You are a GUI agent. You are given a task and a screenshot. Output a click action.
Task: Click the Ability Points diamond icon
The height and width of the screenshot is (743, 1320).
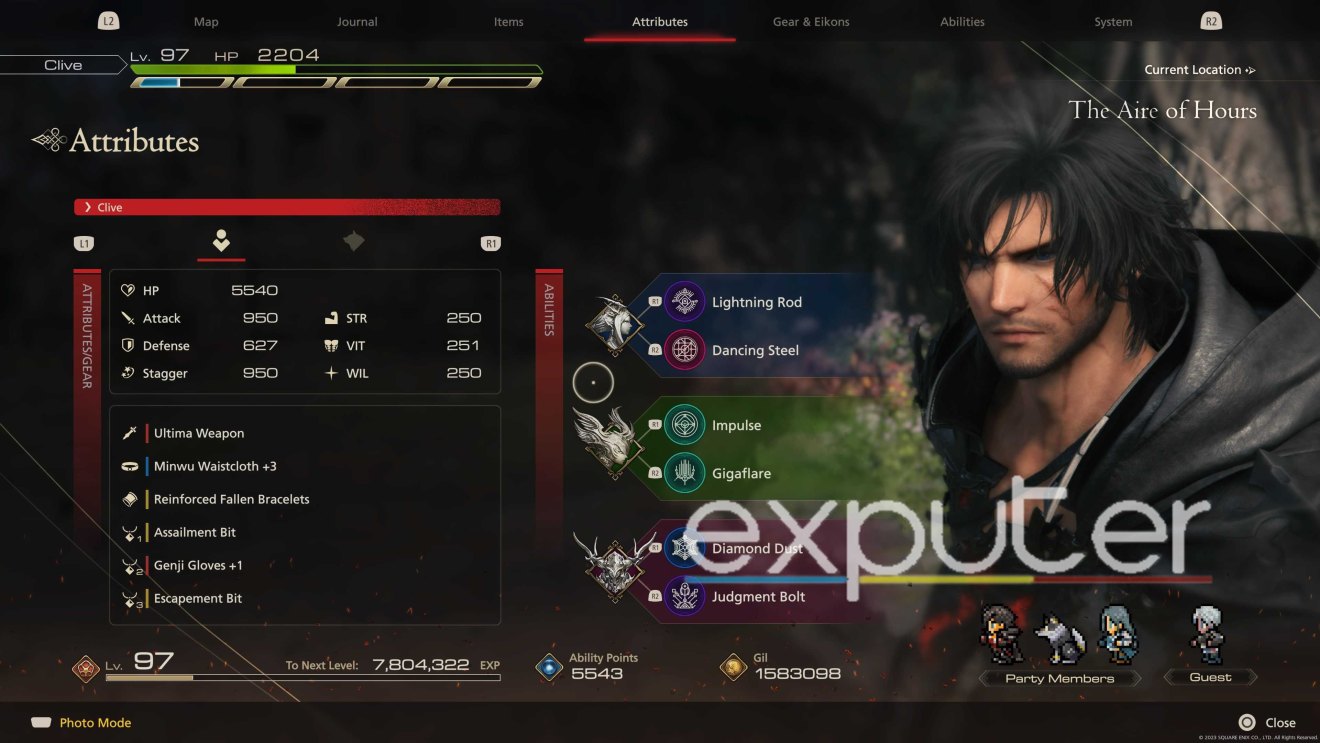(x=548, y=664)
